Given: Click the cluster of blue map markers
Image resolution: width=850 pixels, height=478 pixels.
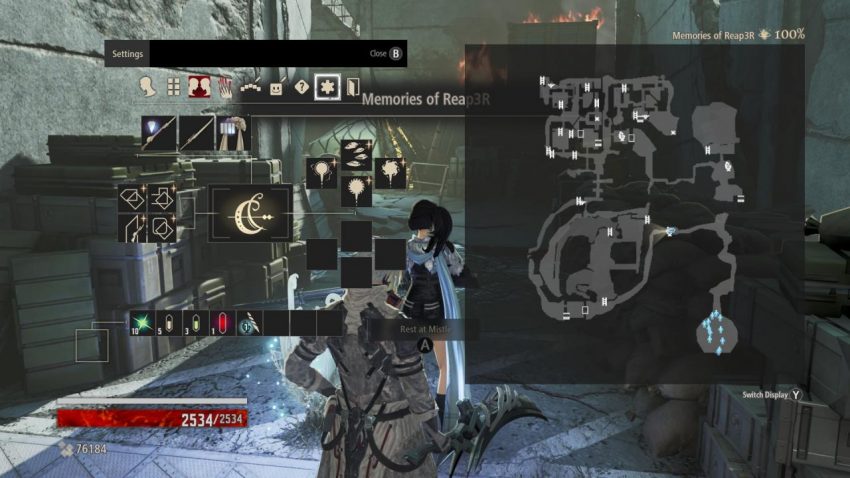Looking at the screenshot, I should pyautogui.click(x=716, y=332).
